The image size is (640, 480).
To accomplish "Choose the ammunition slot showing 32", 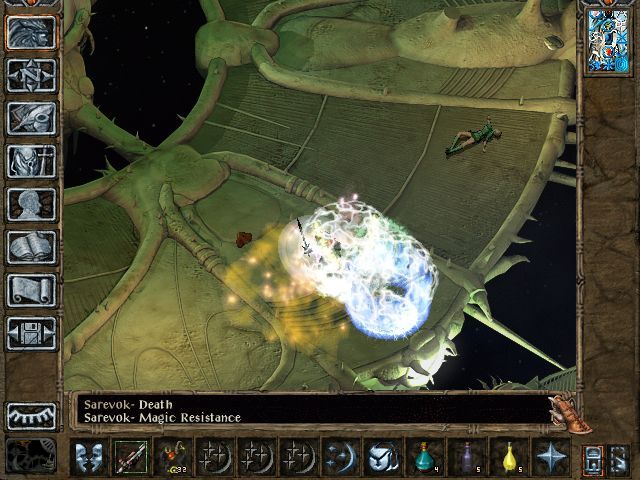I will (x=172, y=458).
